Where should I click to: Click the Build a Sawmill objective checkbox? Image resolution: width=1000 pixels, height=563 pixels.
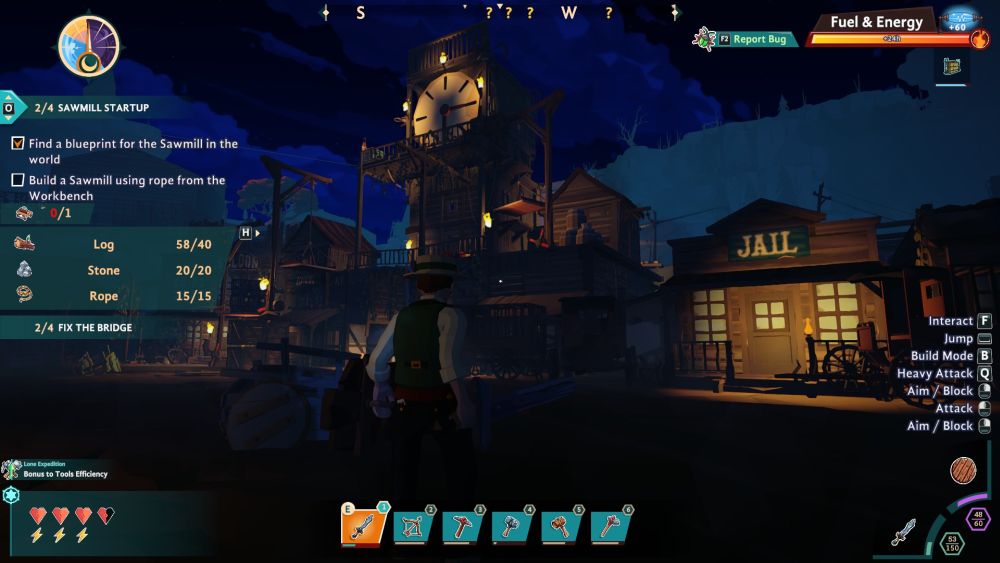(18, 180)
